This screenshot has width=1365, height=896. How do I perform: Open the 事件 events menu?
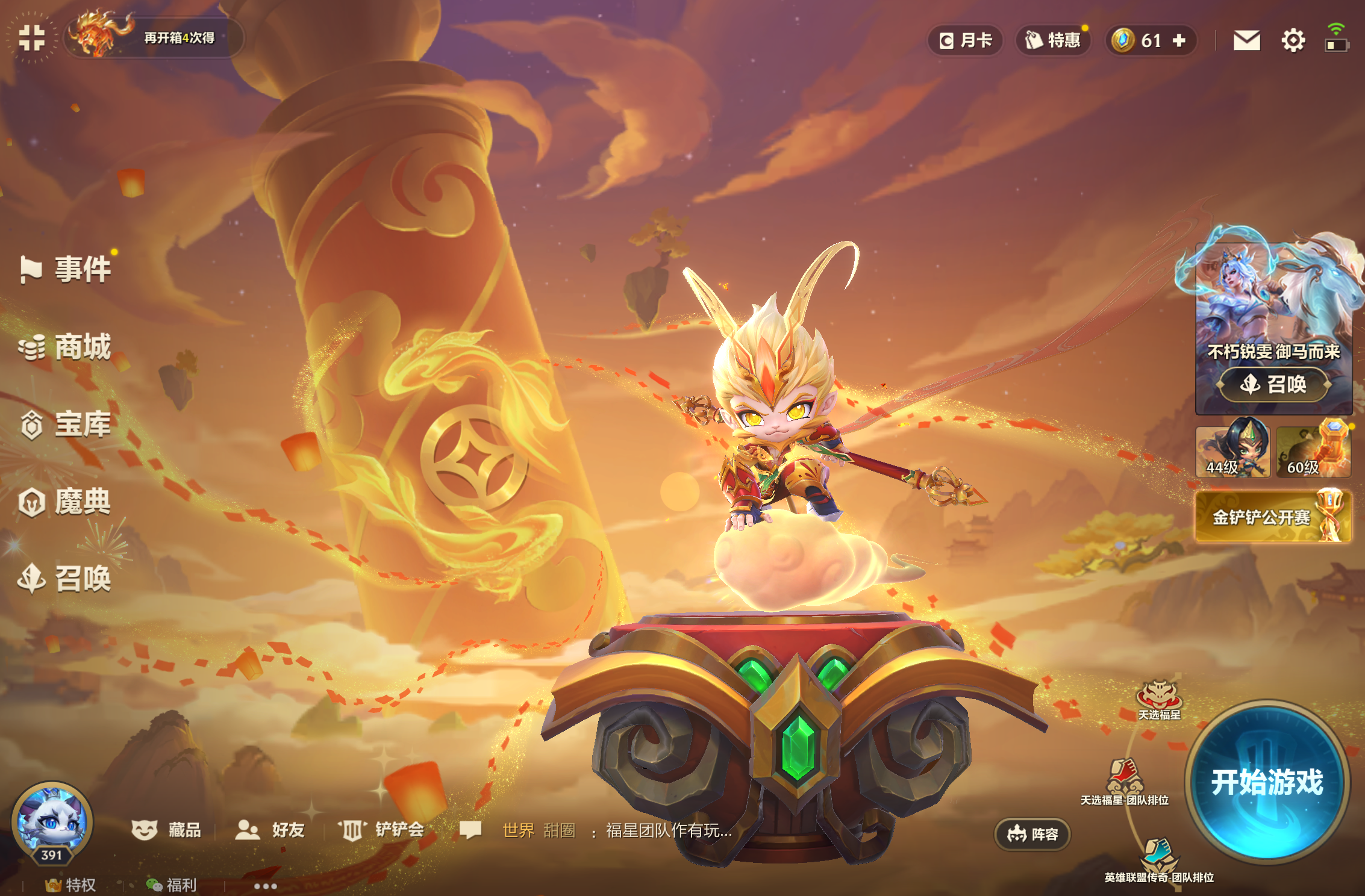pyautogui.click(x=66, y=269)
